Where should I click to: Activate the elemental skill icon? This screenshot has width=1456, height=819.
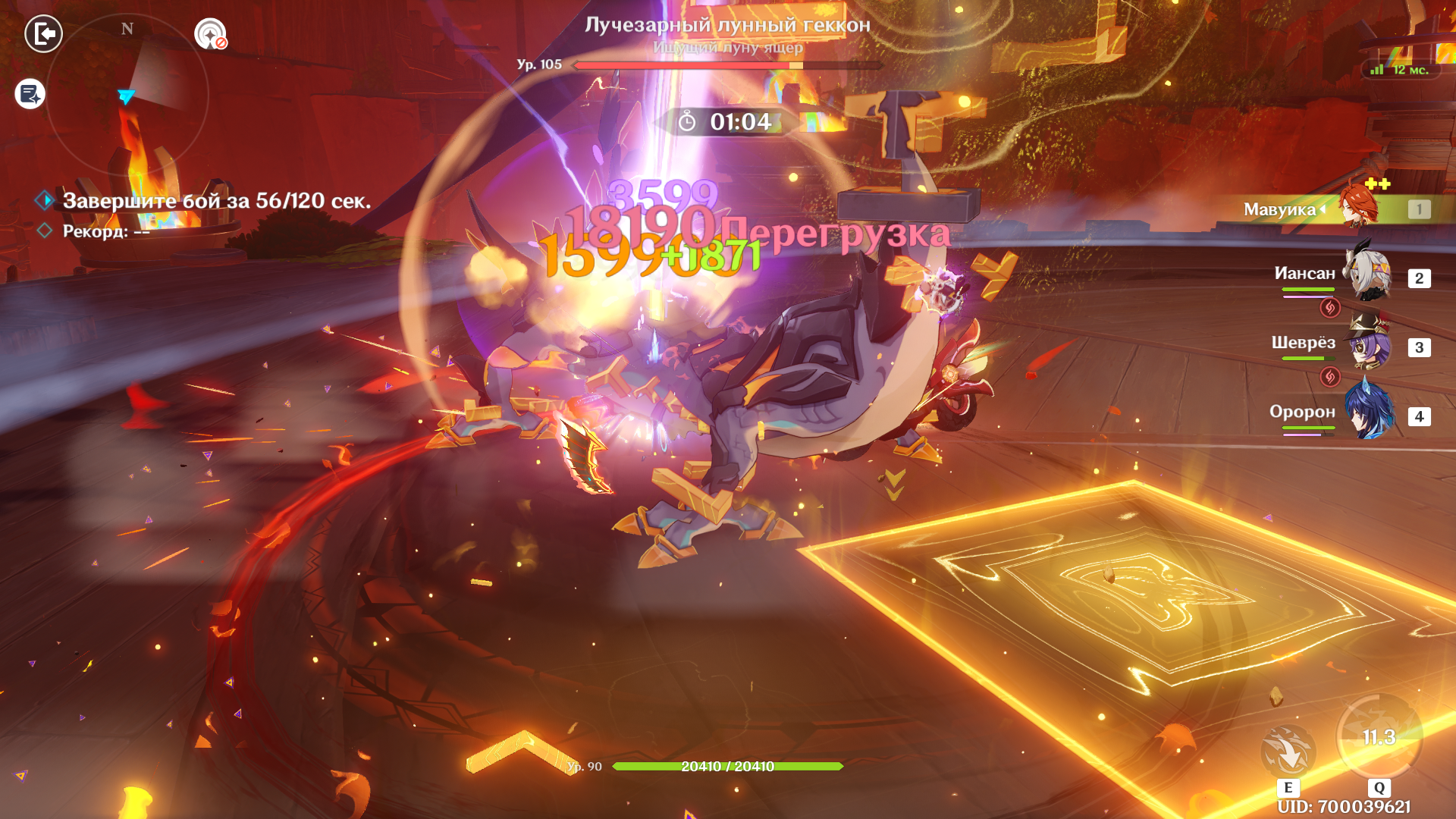pos(1288,751)
